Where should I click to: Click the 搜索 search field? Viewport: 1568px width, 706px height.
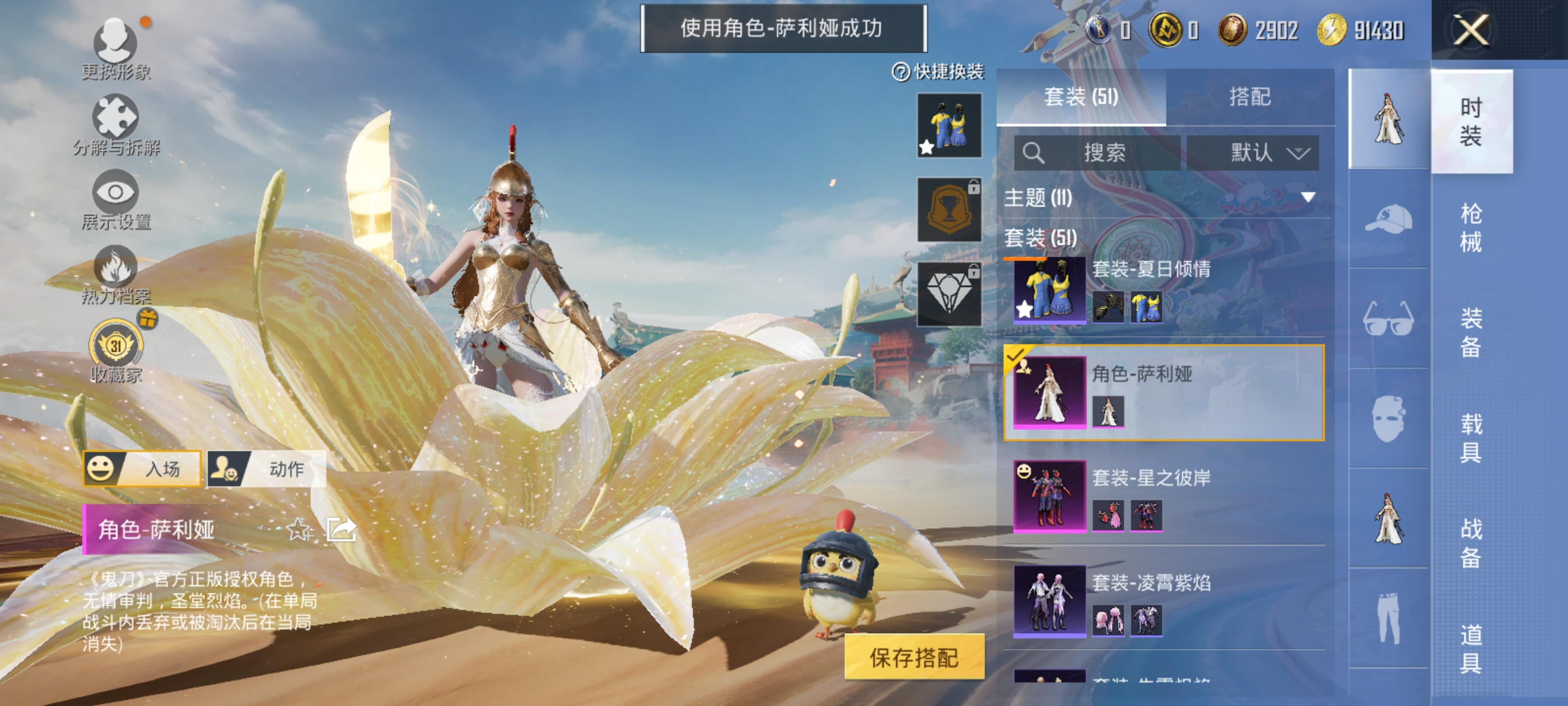pos(1098,152)
